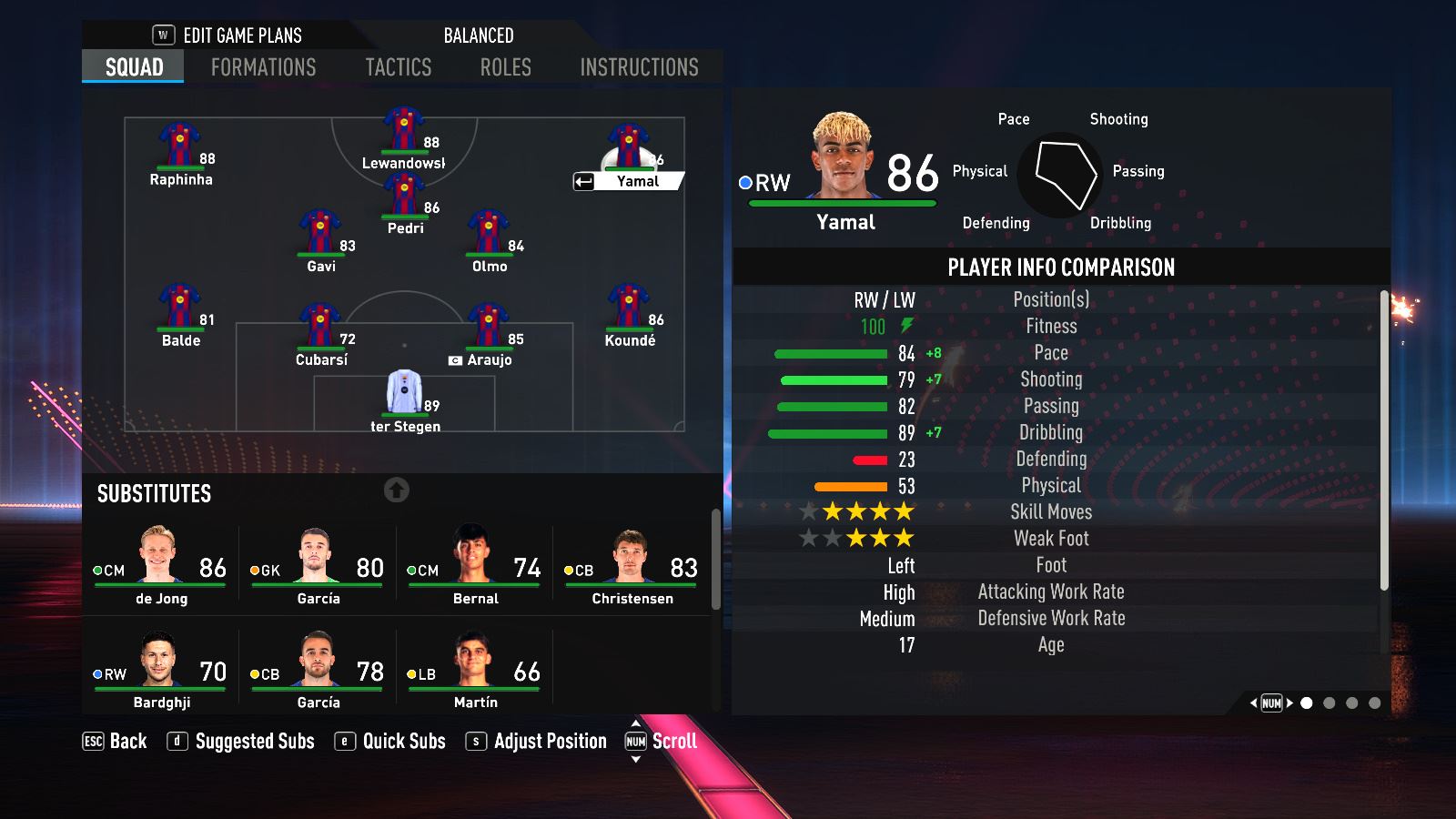Click the substitutes up arrow icon

[x=396, y=490]
